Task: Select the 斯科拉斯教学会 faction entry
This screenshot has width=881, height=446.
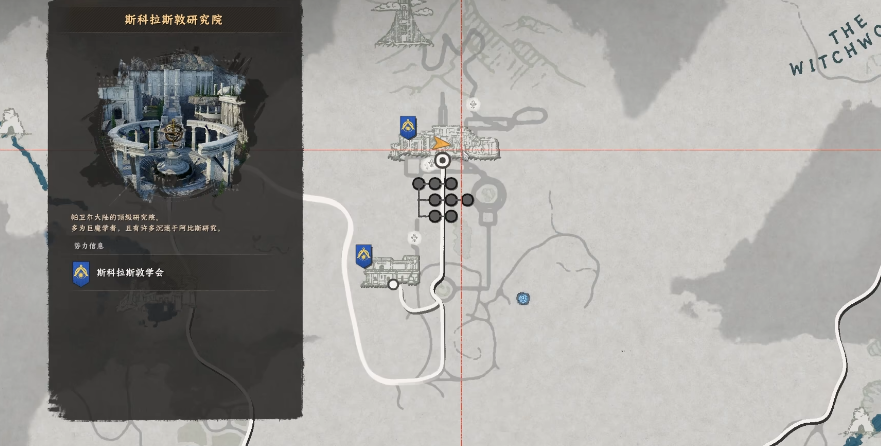Action: [130, 272]
